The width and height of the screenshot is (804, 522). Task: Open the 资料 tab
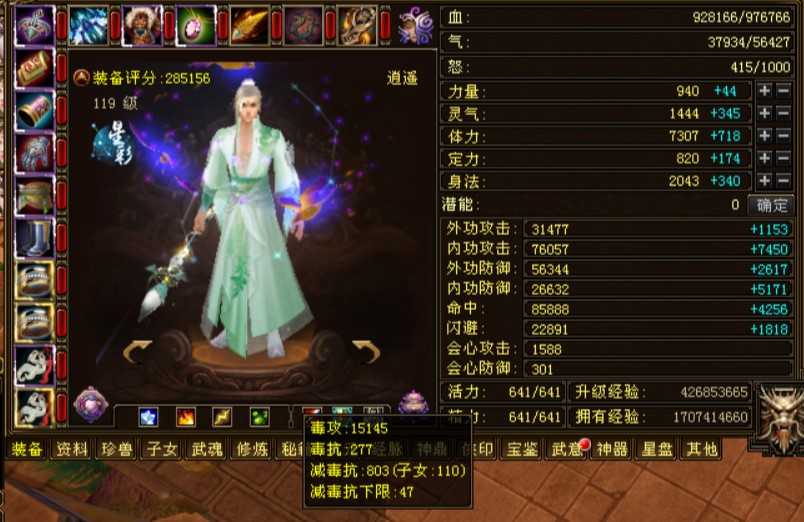(x=71, y=449)
